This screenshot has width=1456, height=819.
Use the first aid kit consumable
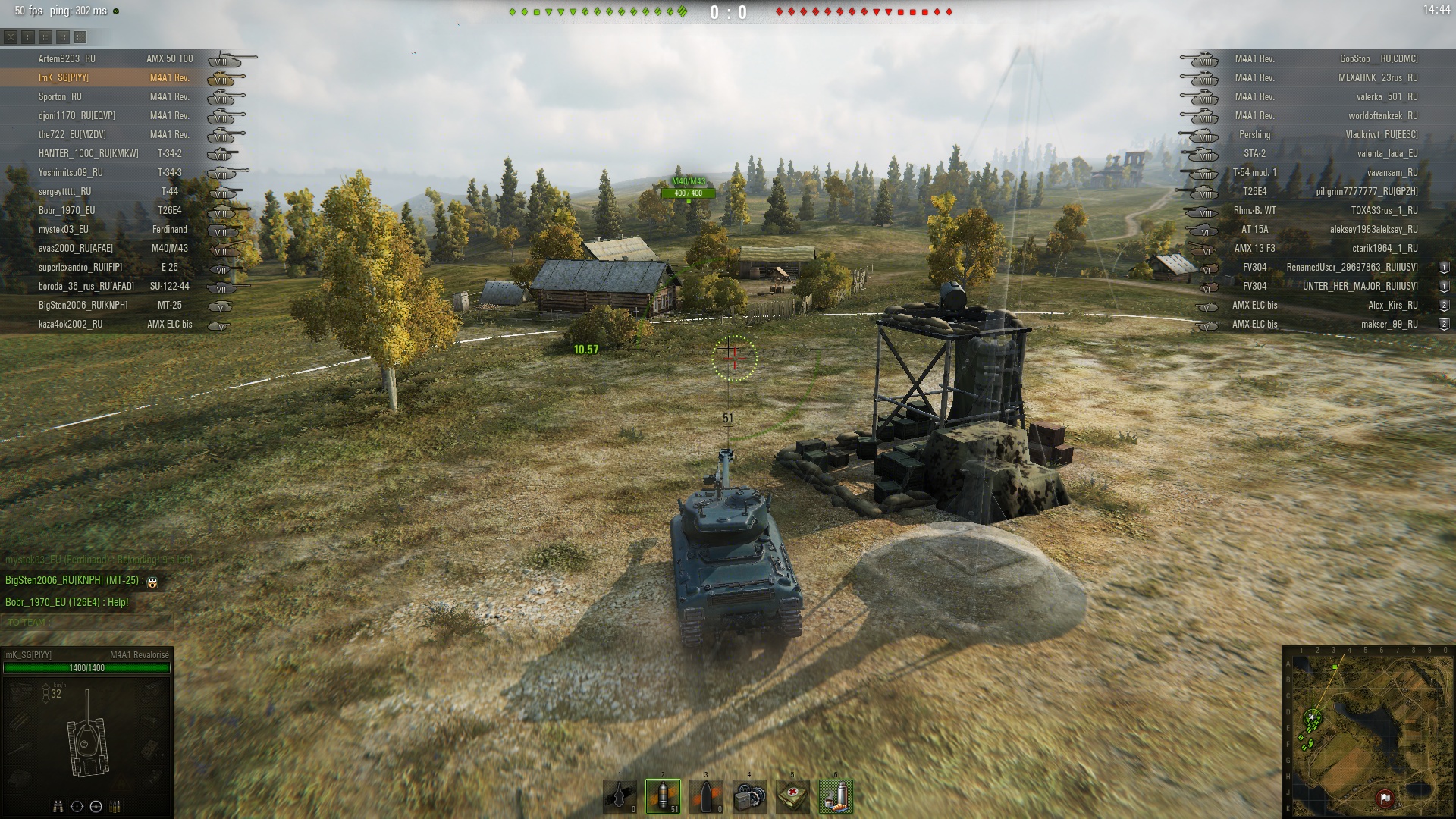pyautogui.click(x=792, y=796)
